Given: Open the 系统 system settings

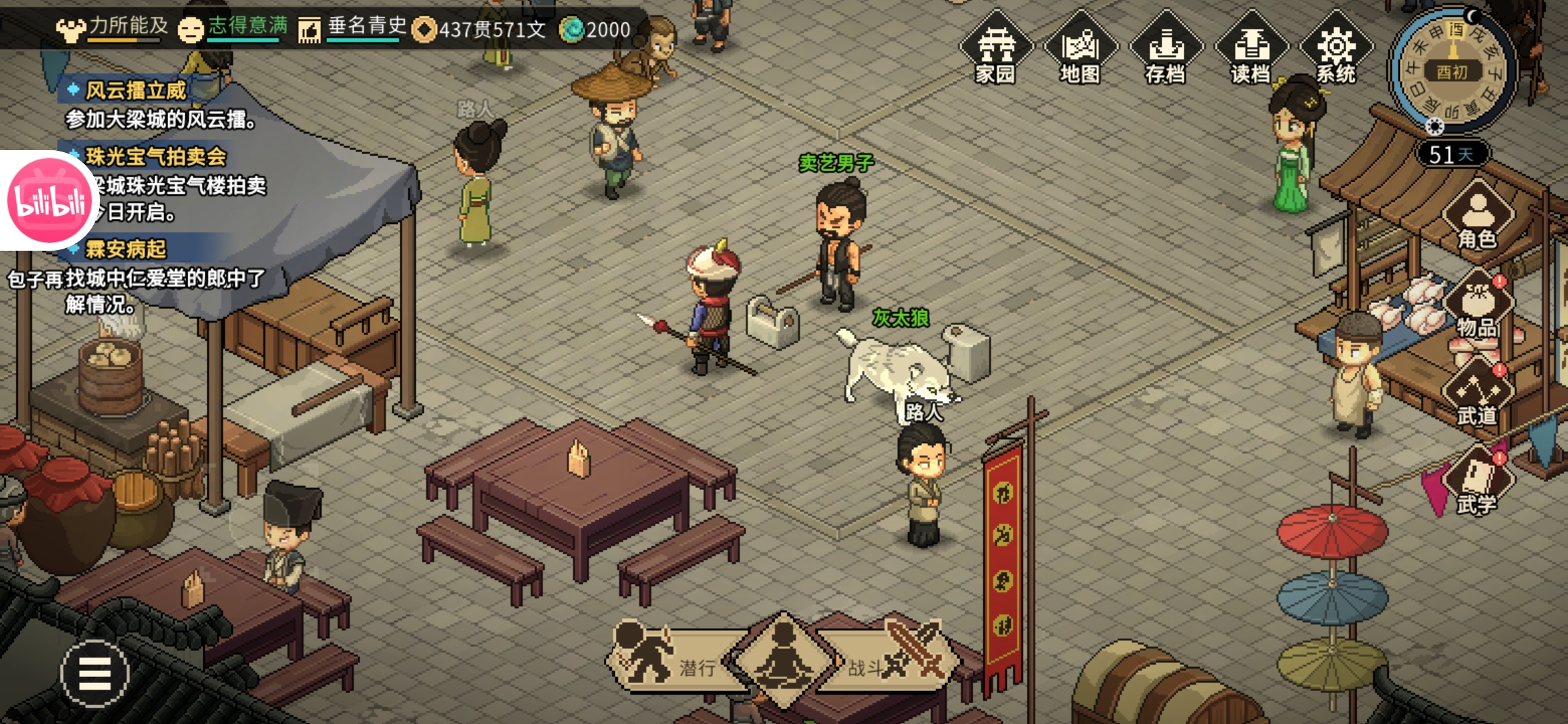Looking at the screenshot, I should 1336,48.
